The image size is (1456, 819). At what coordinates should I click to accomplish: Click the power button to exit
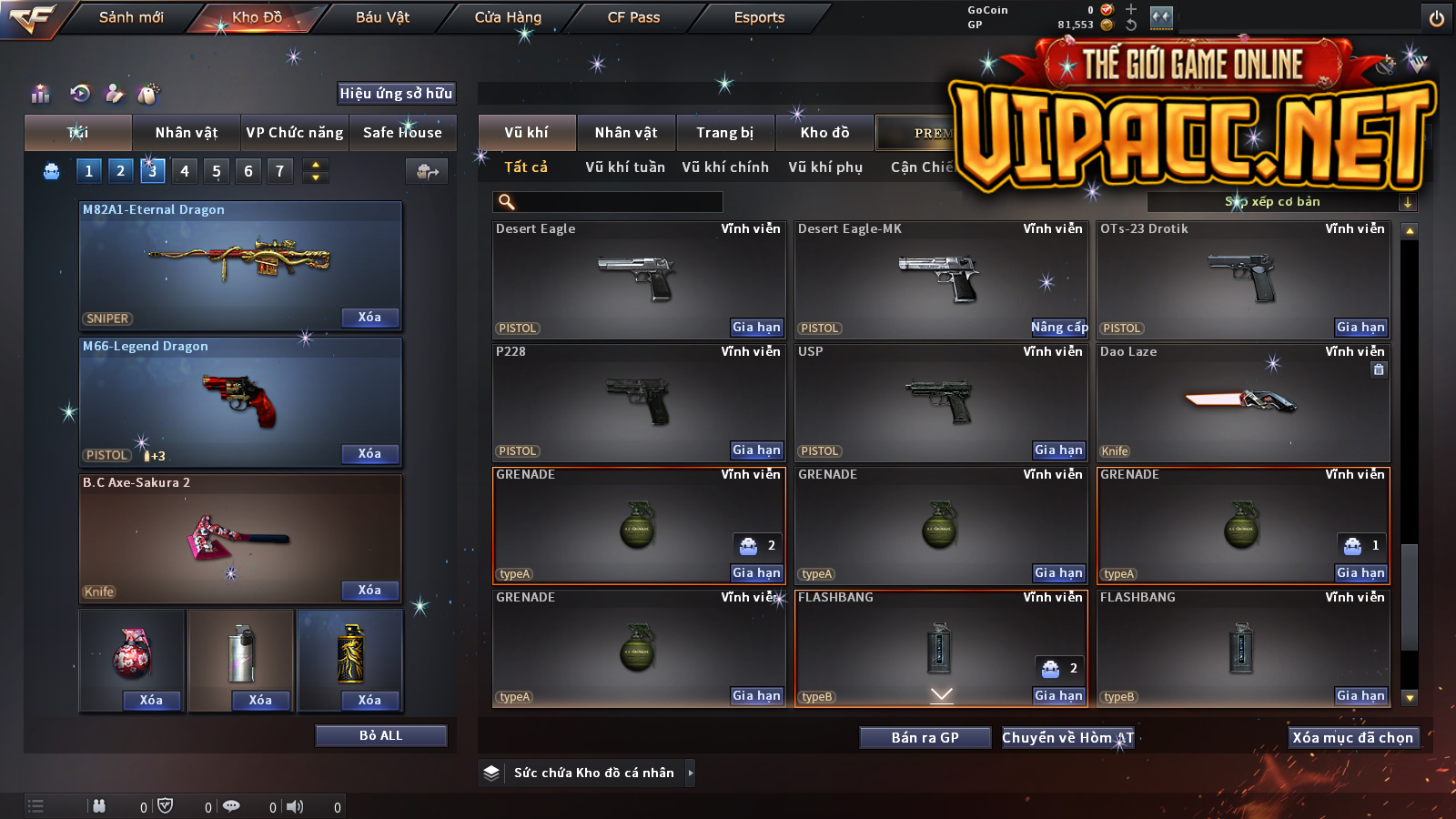[1437, 18]
